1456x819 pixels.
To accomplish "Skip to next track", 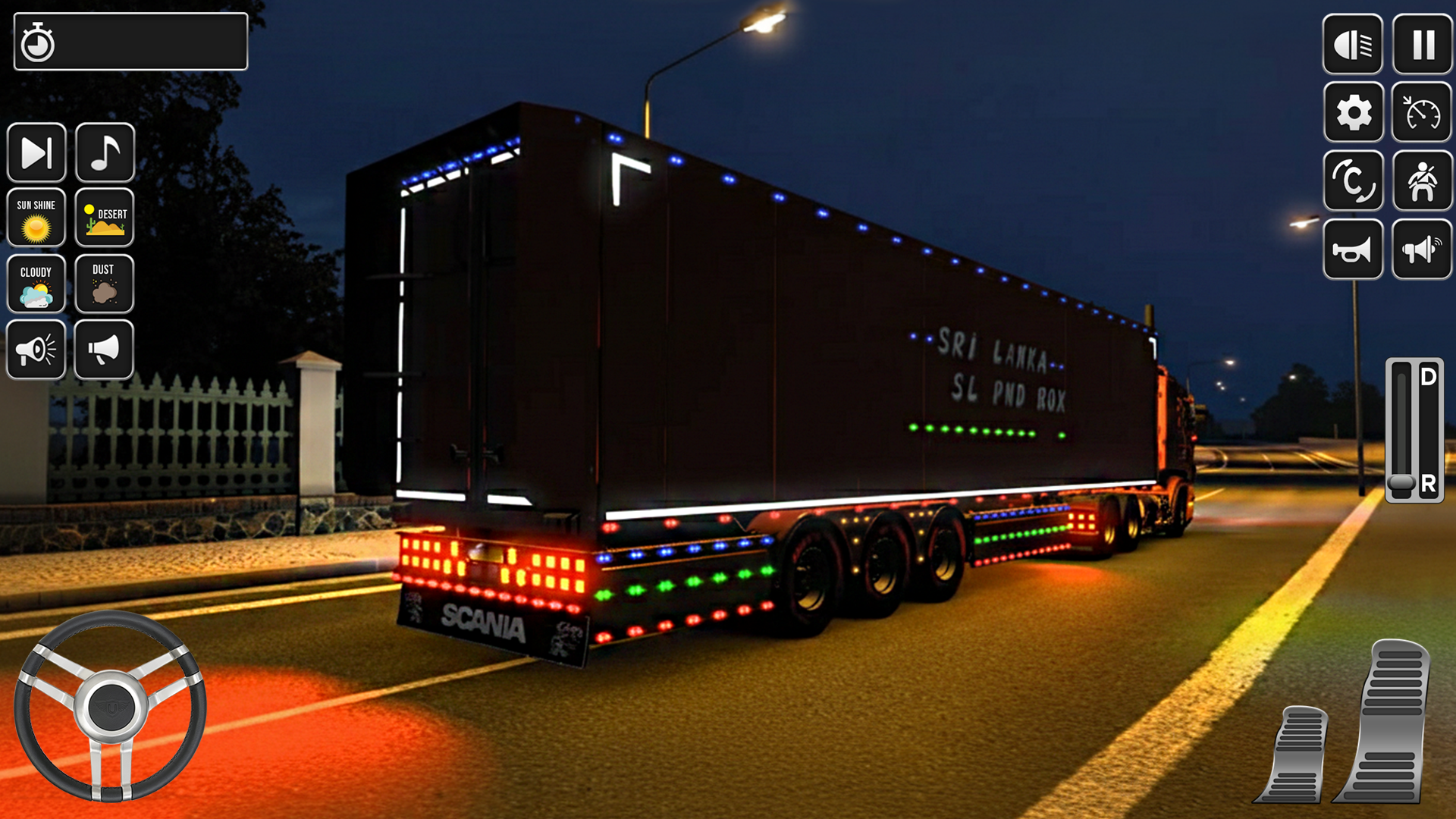I will tap(36, 152).
